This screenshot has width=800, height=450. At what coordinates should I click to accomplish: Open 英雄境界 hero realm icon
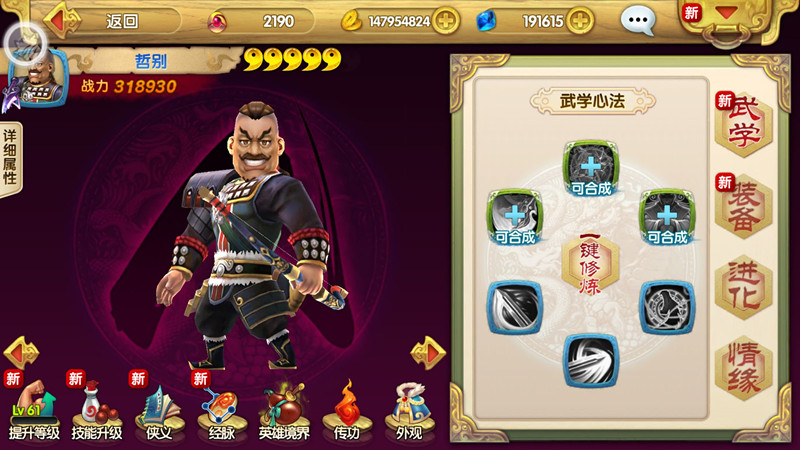[x=284, y=410]
